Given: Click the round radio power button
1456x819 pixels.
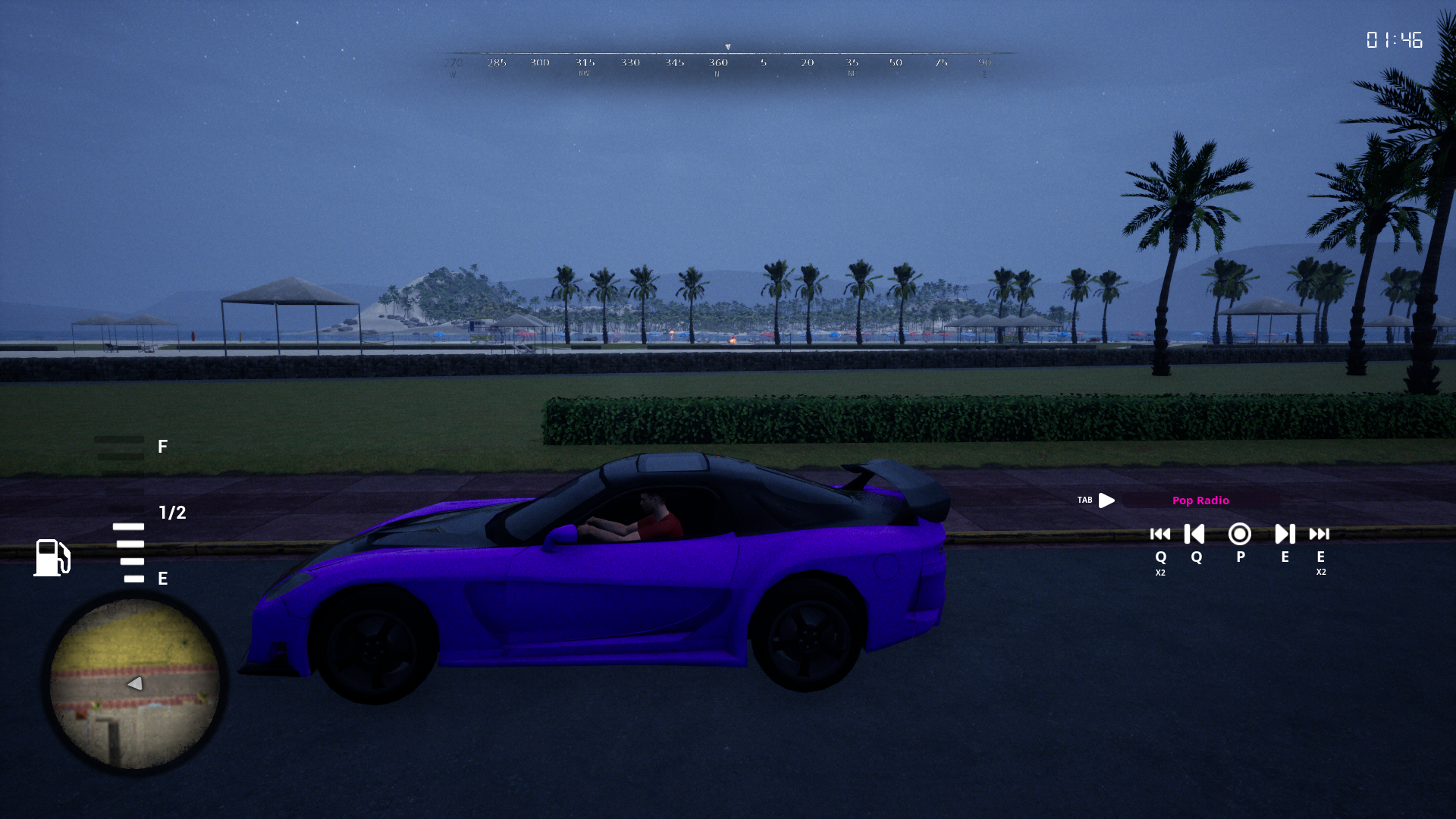Looking at the screenshot, I should pos(1240,535).
